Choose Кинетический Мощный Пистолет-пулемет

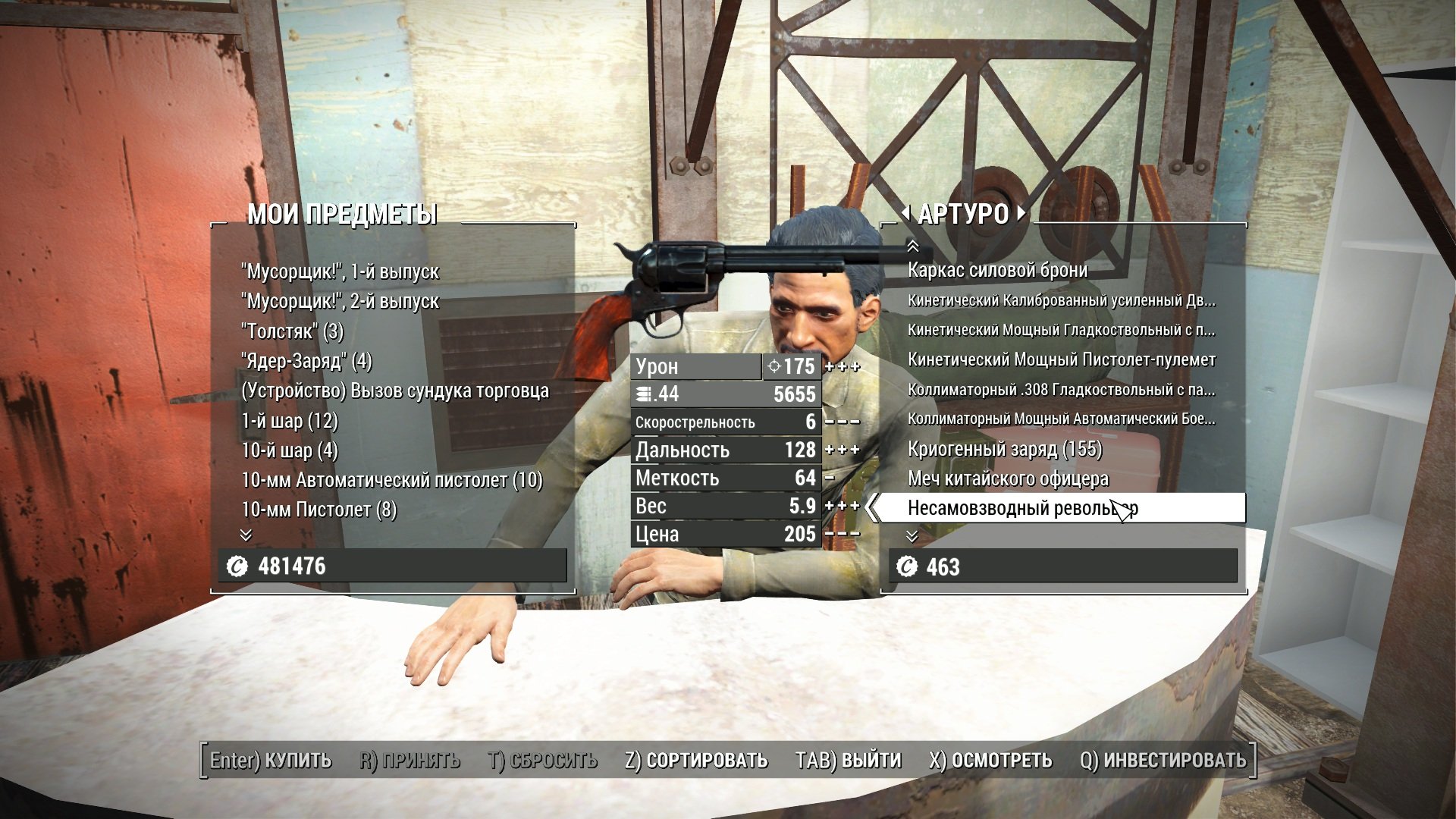point(1061,359)
